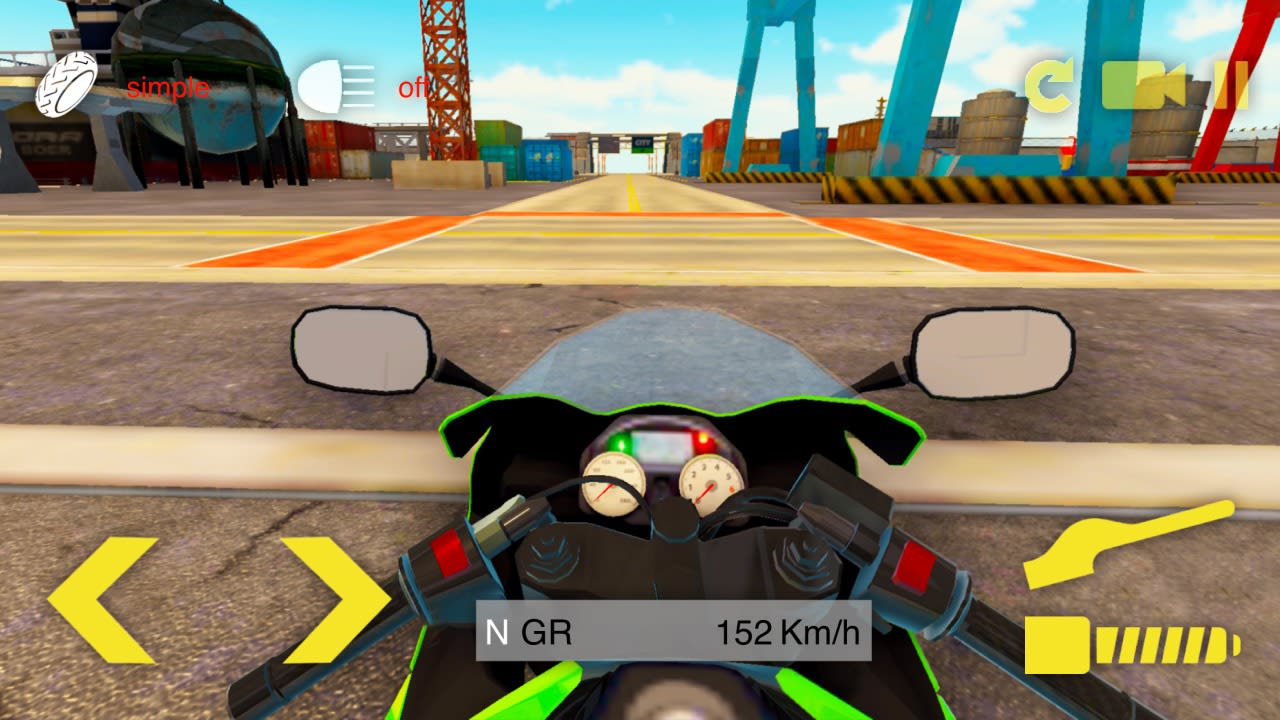Screen dimensions: 1280x720
Task: Click the restart race icon
Action: coord(1048,85)
